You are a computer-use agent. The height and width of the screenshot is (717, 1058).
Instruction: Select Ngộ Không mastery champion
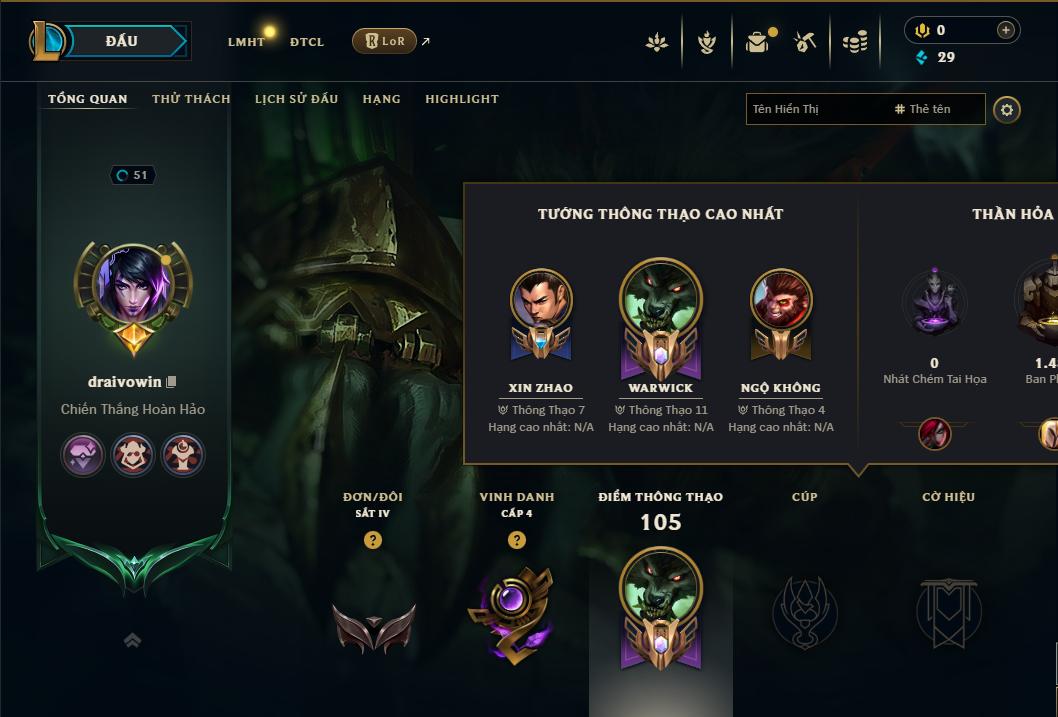[x=781, y=312]
